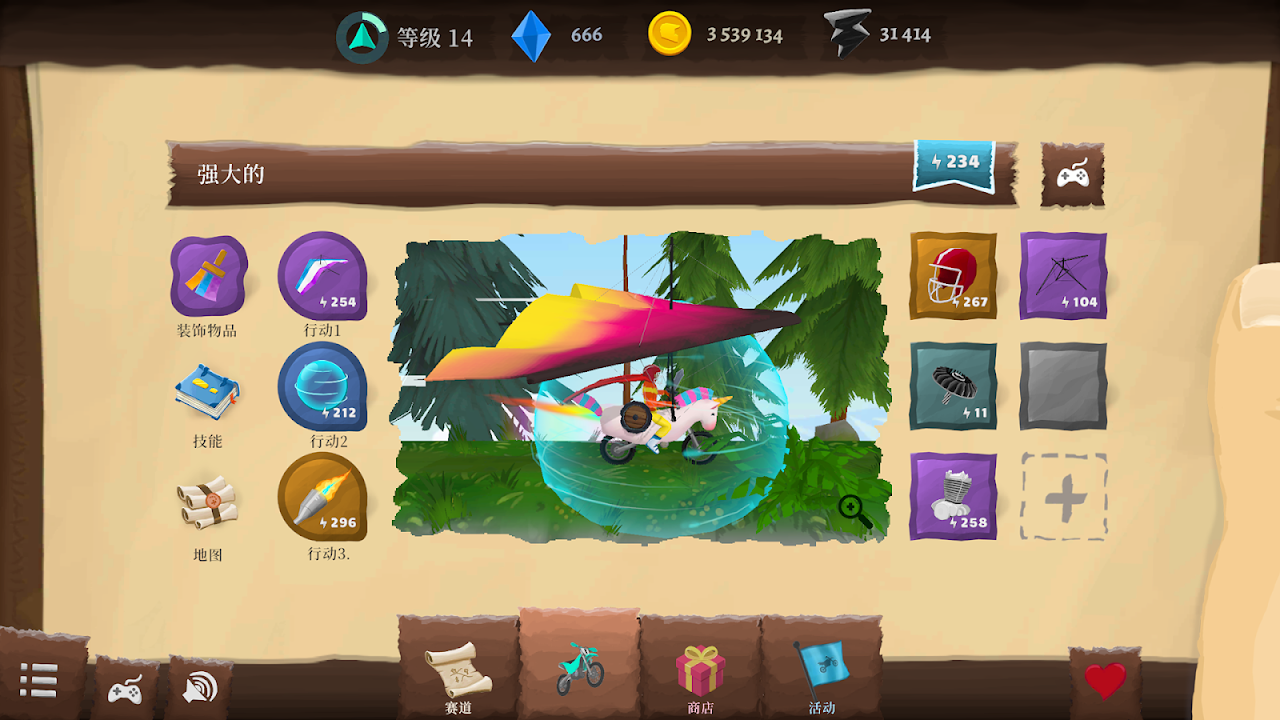Click the red heart button
The width and height of the screenshot is (1280, 720).
coord(1105,682)
